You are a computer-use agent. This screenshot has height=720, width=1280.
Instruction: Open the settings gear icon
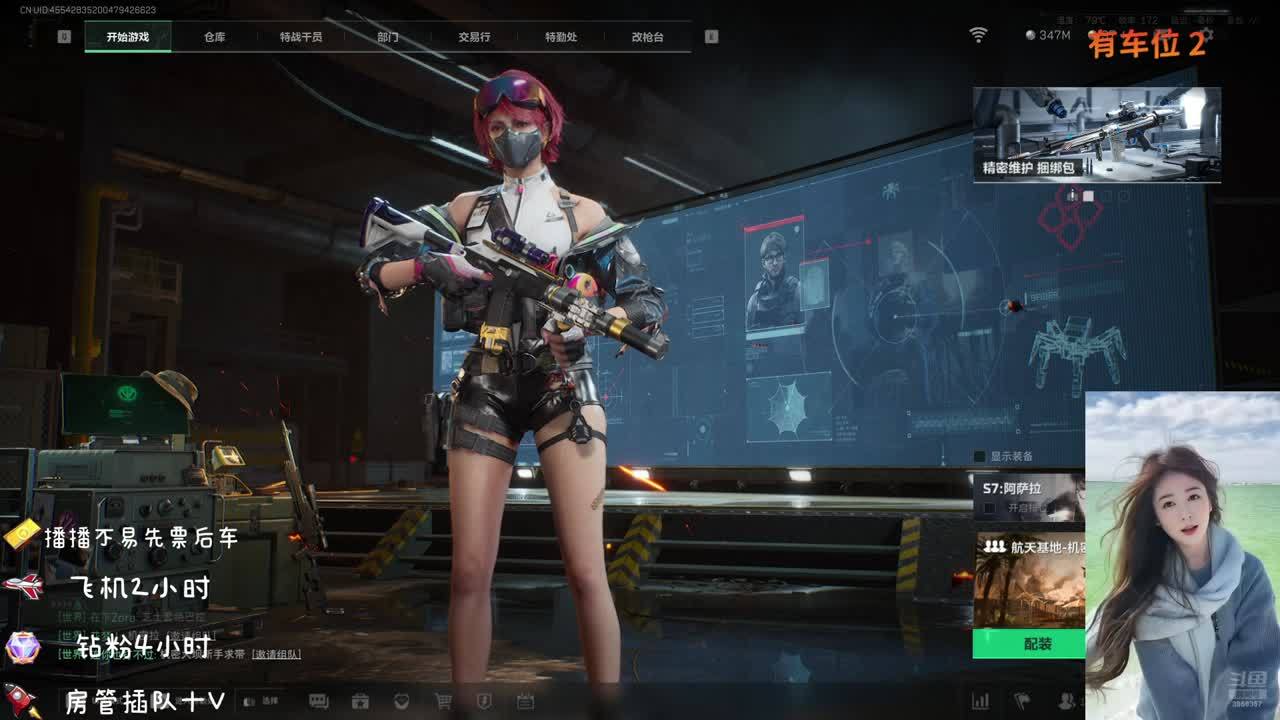(x=1207, y=36)
